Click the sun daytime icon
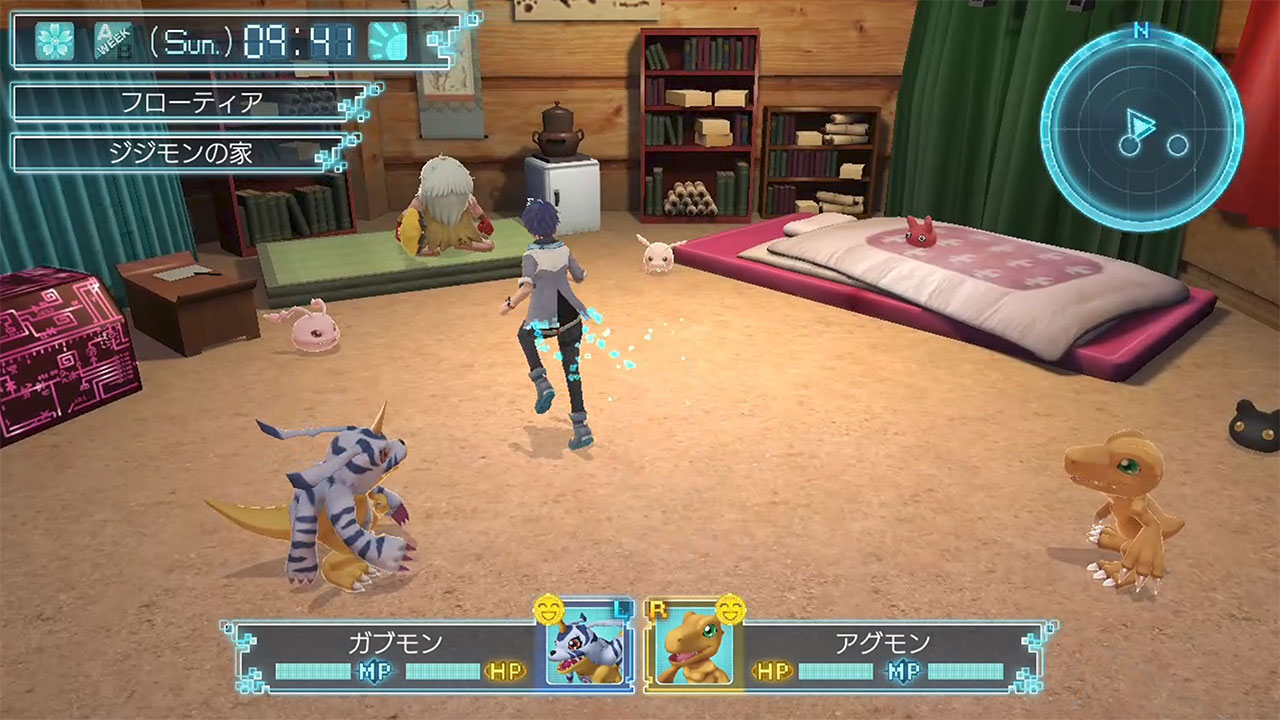Viewport: 1280px width, 720px height. (387, 41)
